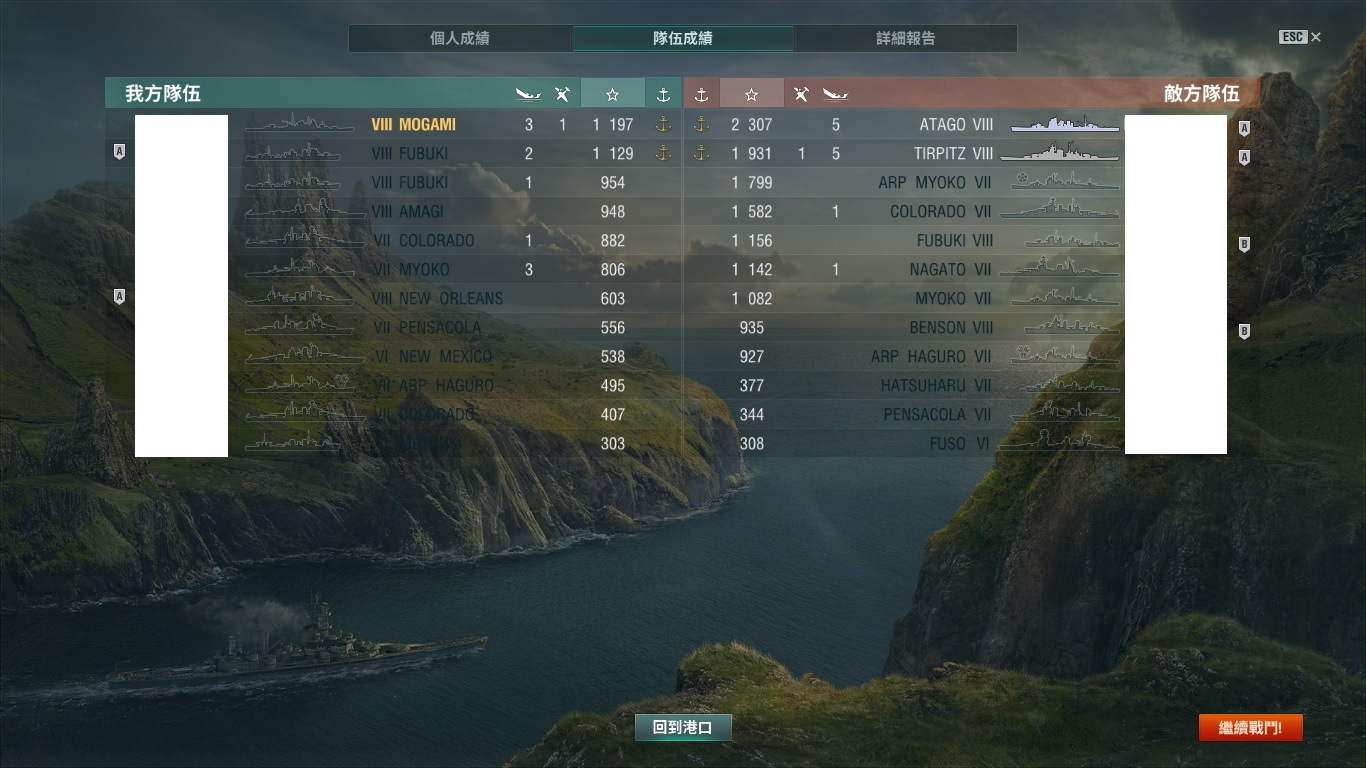
Task: Open the 詳細報告 tab
Action: click(906, 39)
